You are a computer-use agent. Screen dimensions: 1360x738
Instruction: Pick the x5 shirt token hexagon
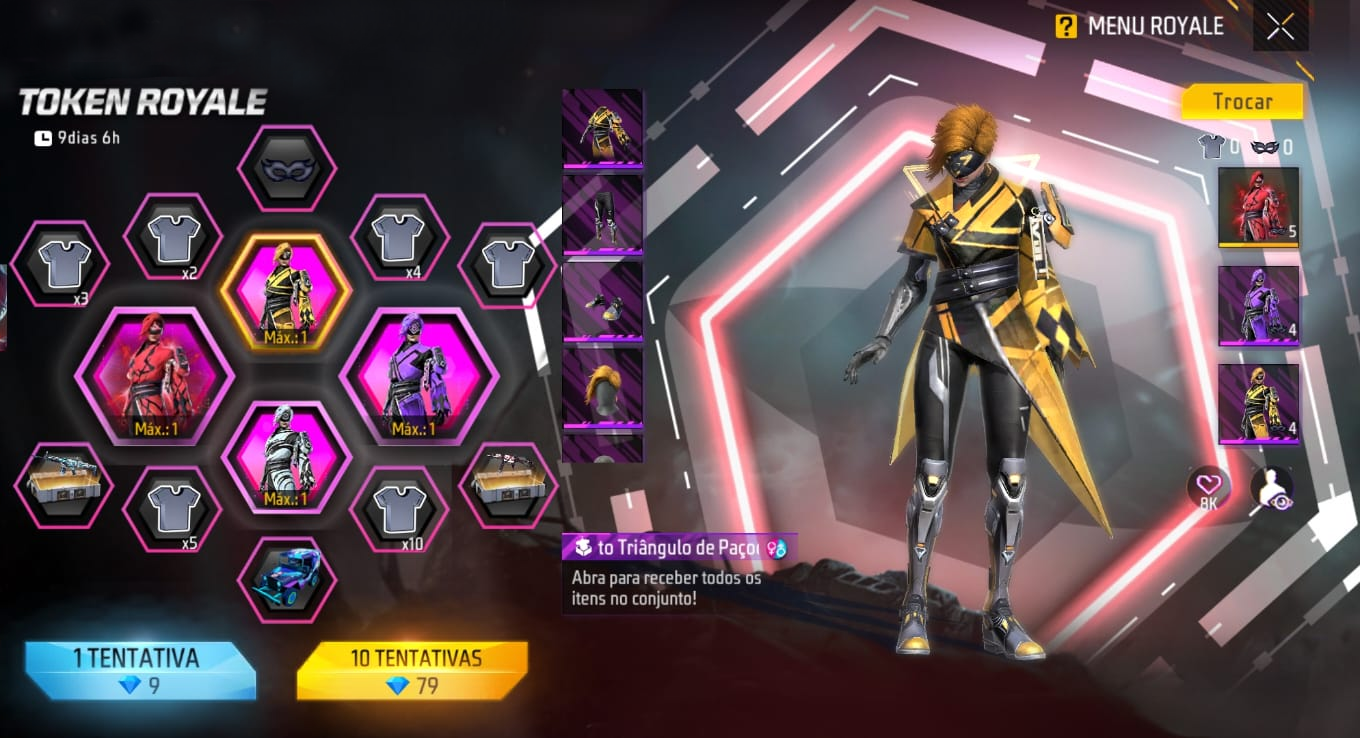coord(172,508)
